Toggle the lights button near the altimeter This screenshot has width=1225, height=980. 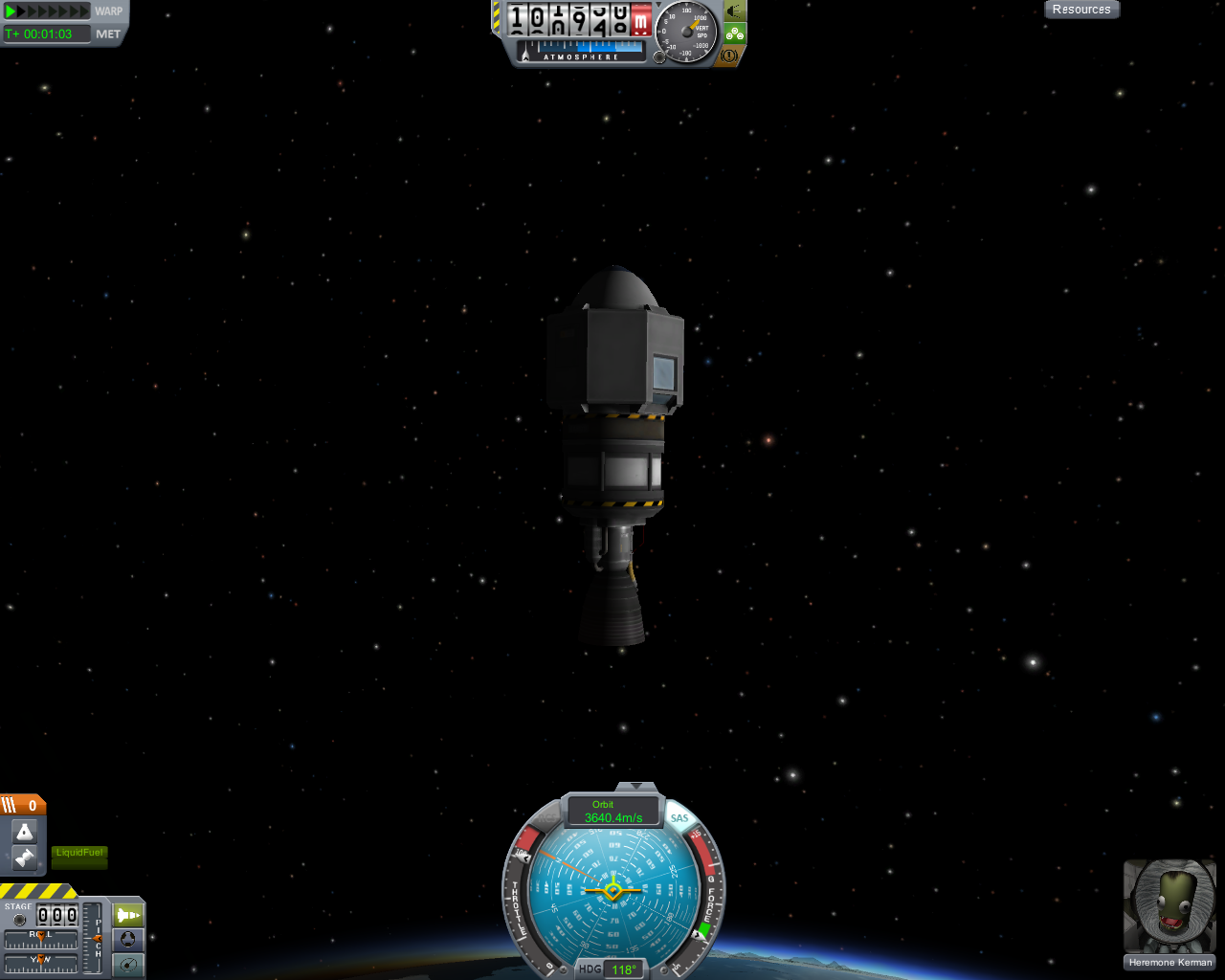click(x=734, y=11)
